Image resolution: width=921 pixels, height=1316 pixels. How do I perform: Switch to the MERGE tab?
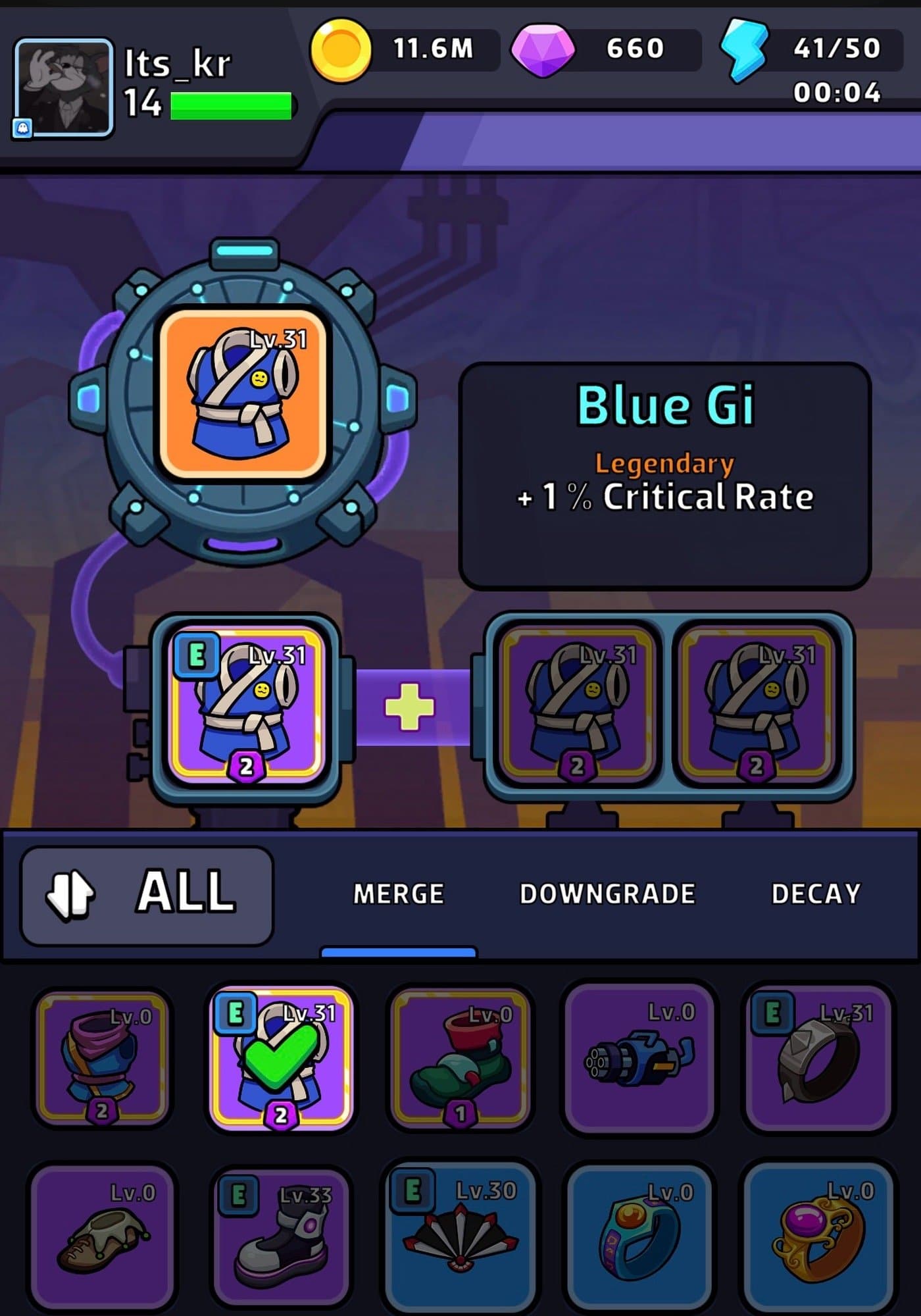coord(398,894)
